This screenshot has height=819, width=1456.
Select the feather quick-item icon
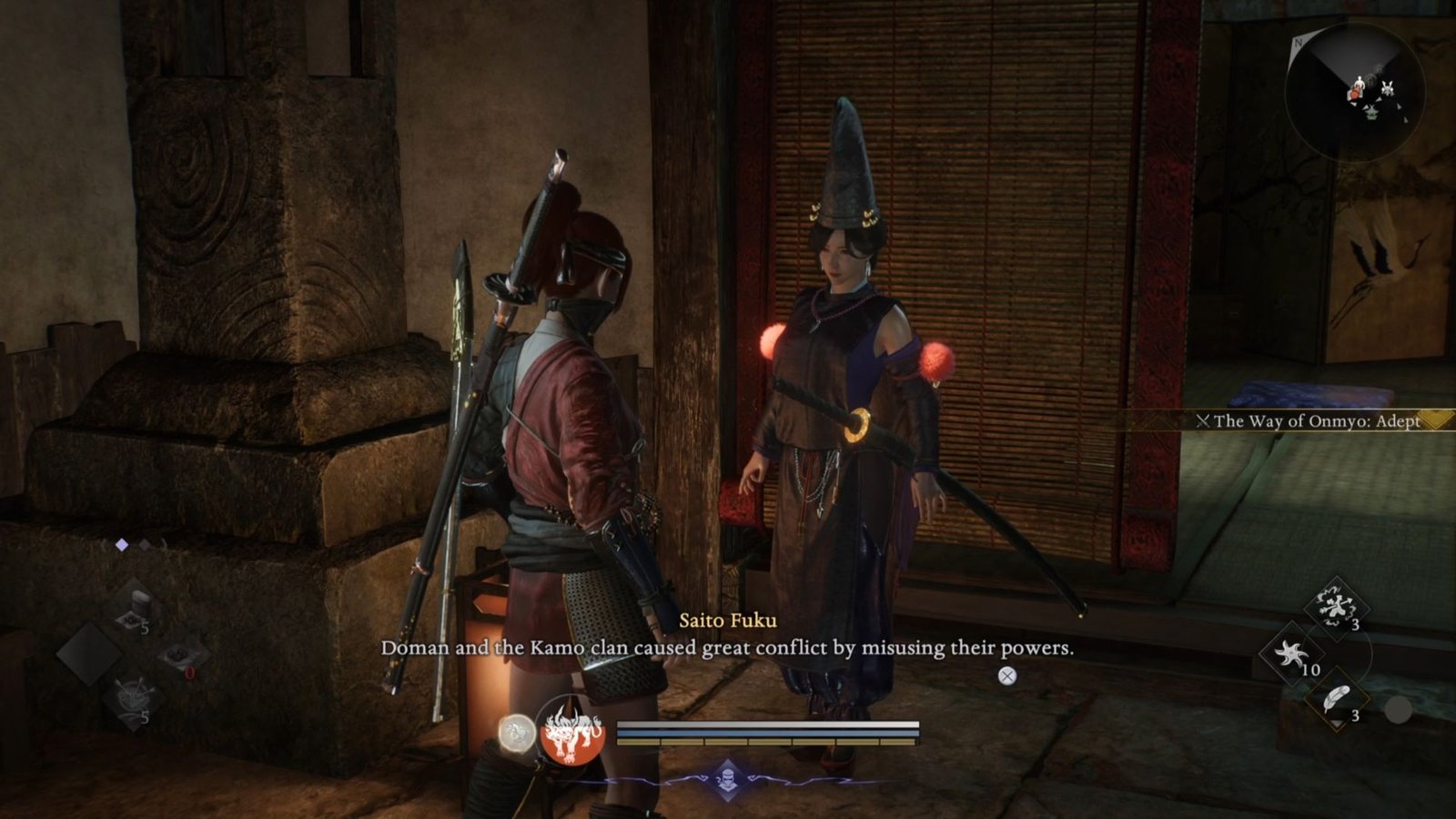pyautogui.click(x=1337, y=698)
